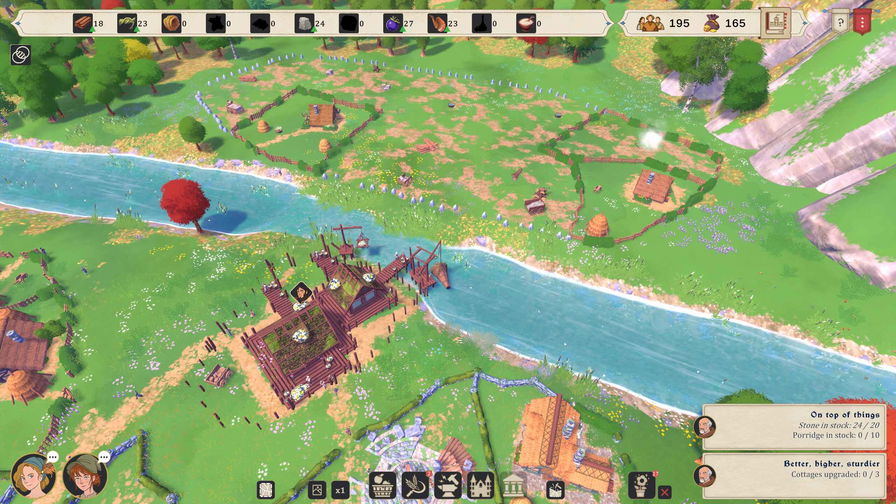Open the question mark help button
This screenshot has width=896, height=504.
[840, 22]
